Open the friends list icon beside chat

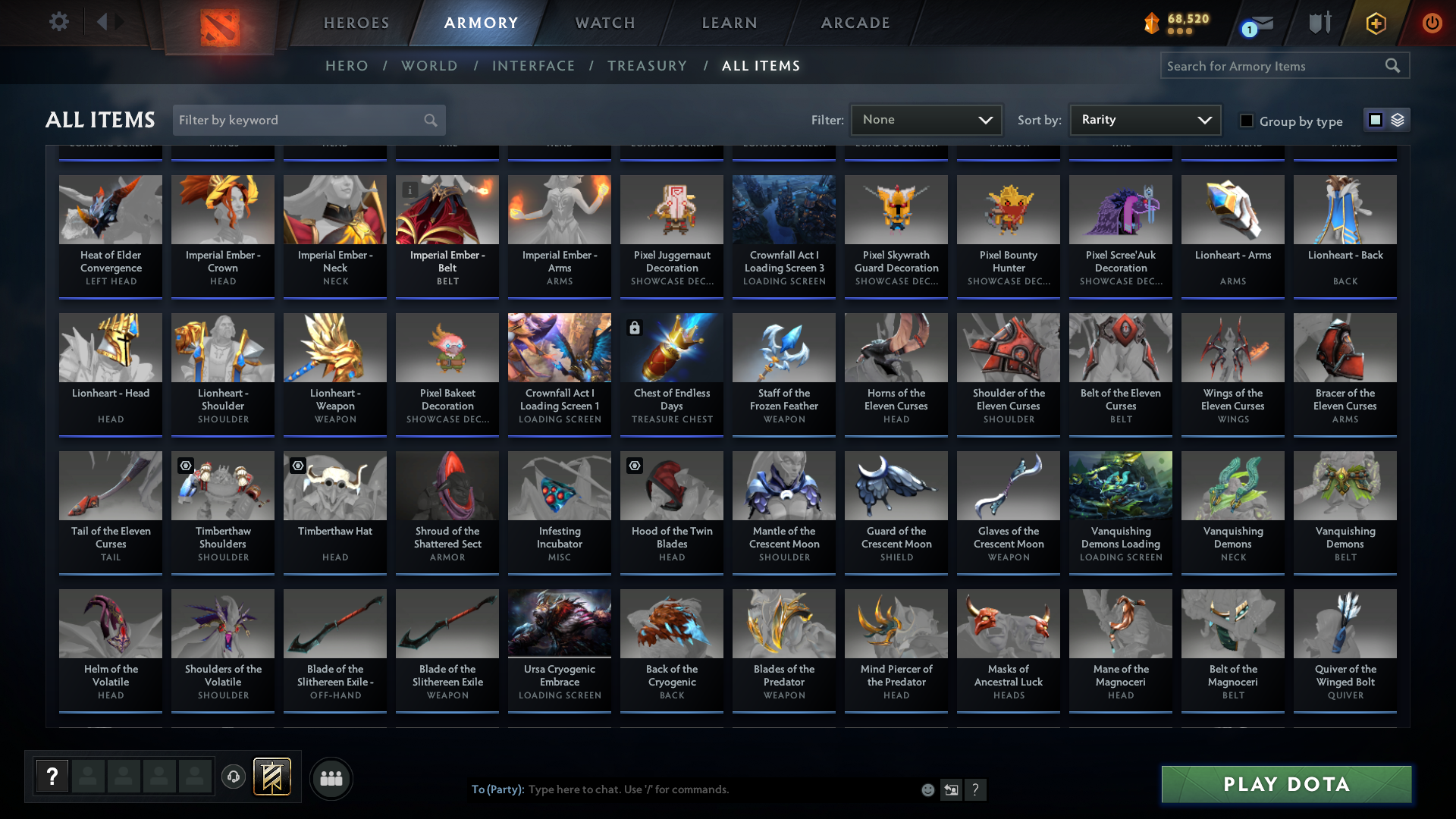tap(331, 778)
